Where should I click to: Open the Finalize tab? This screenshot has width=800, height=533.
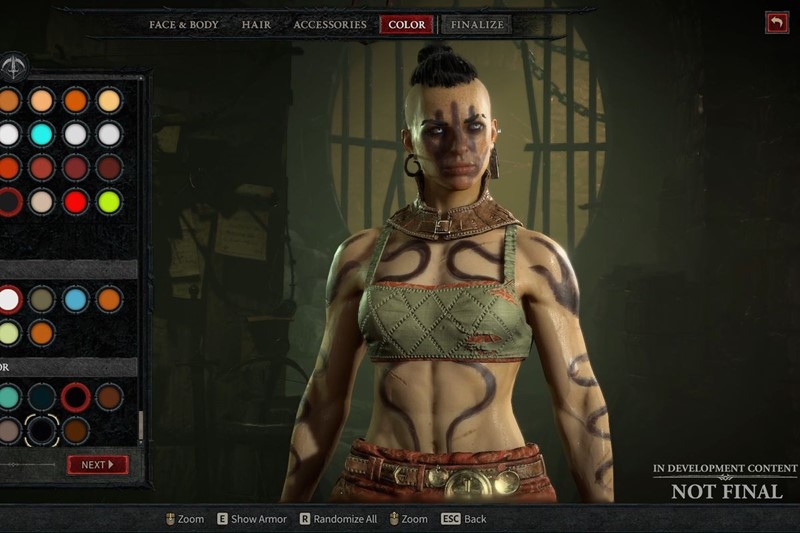pos(477,24)
